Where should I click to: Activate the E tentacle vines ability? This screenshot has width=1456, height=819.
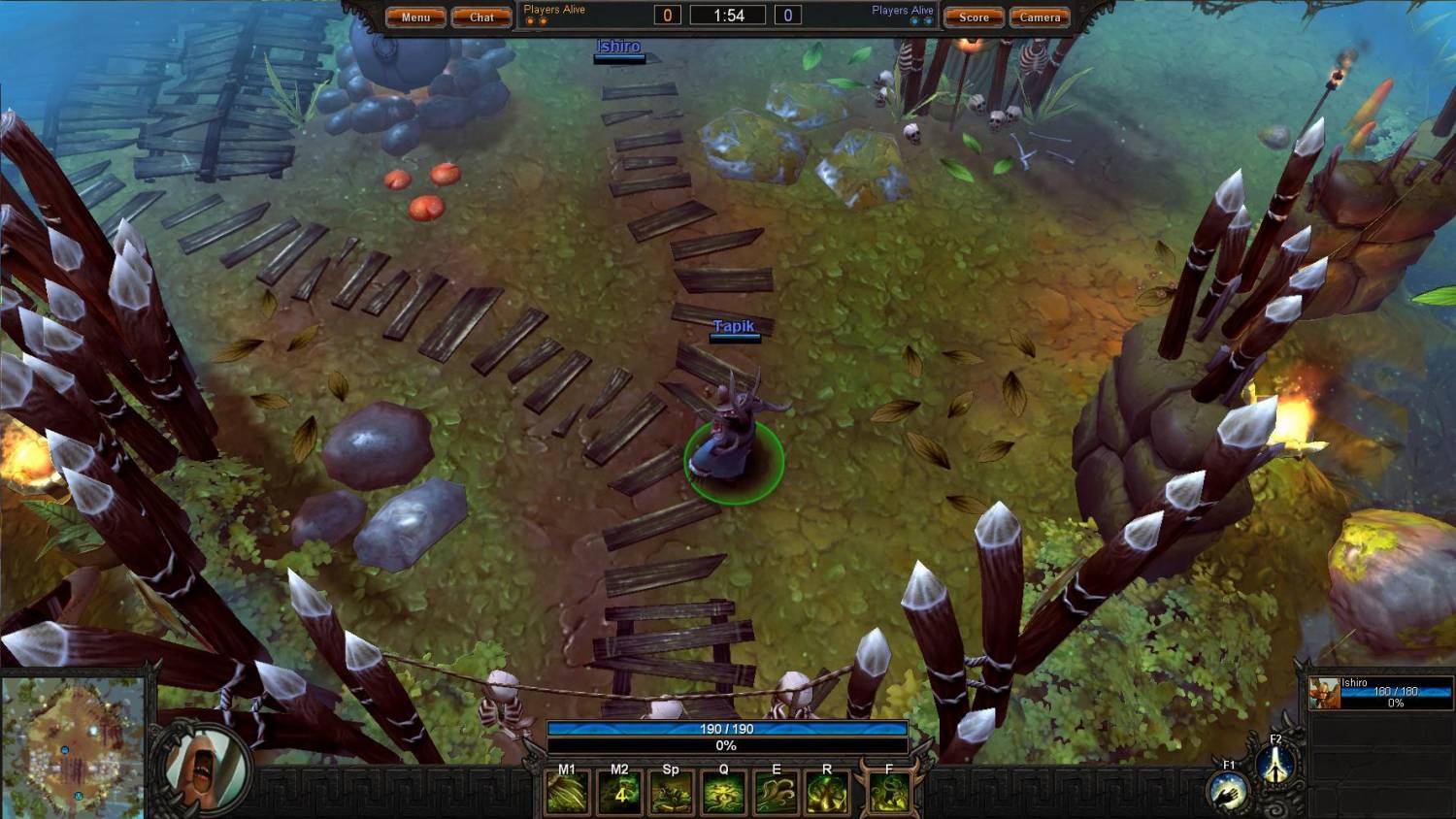[x=776, y=794]
